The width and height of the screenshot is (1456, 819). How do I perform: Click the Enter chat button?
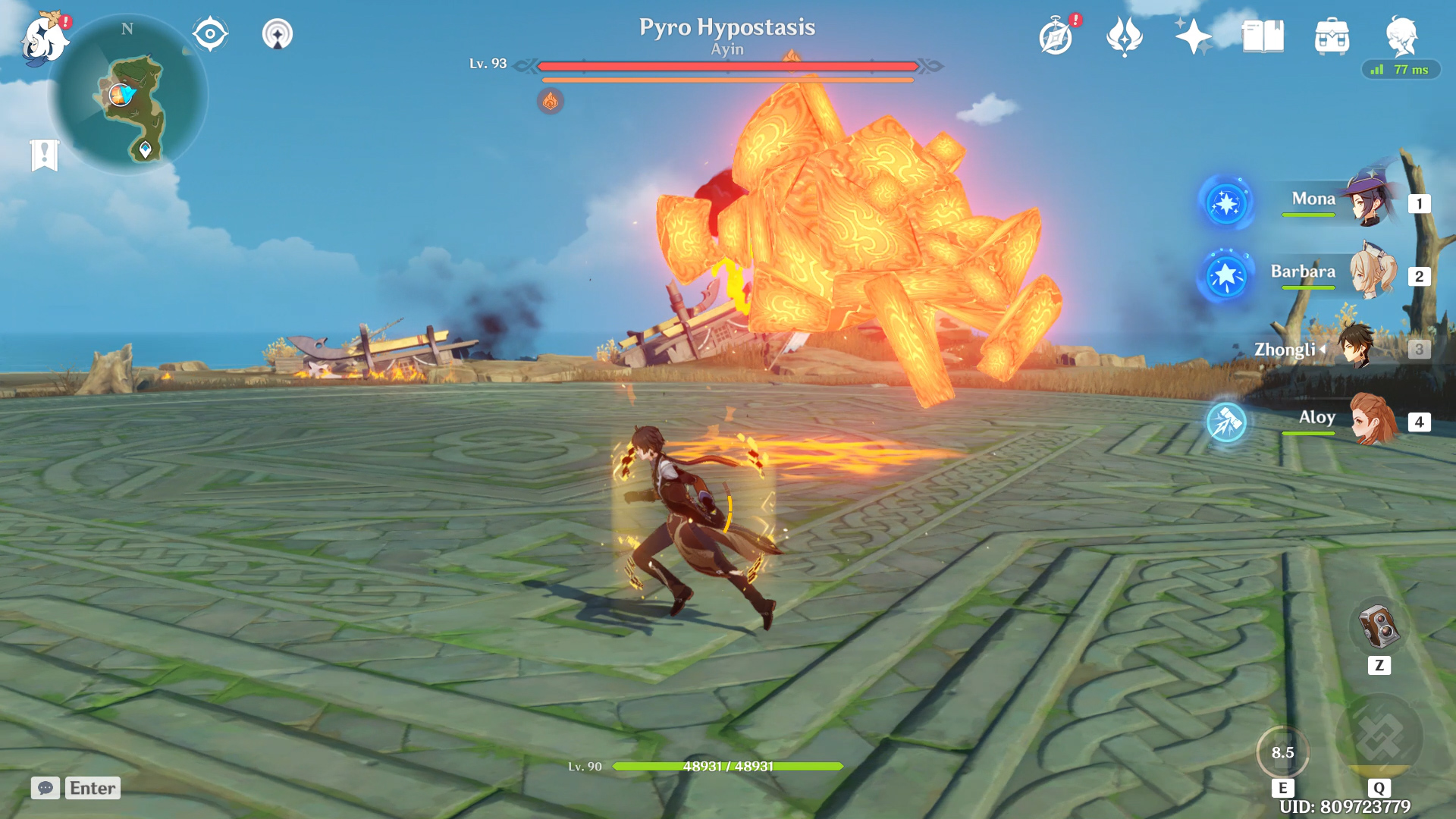click(91, 788)
